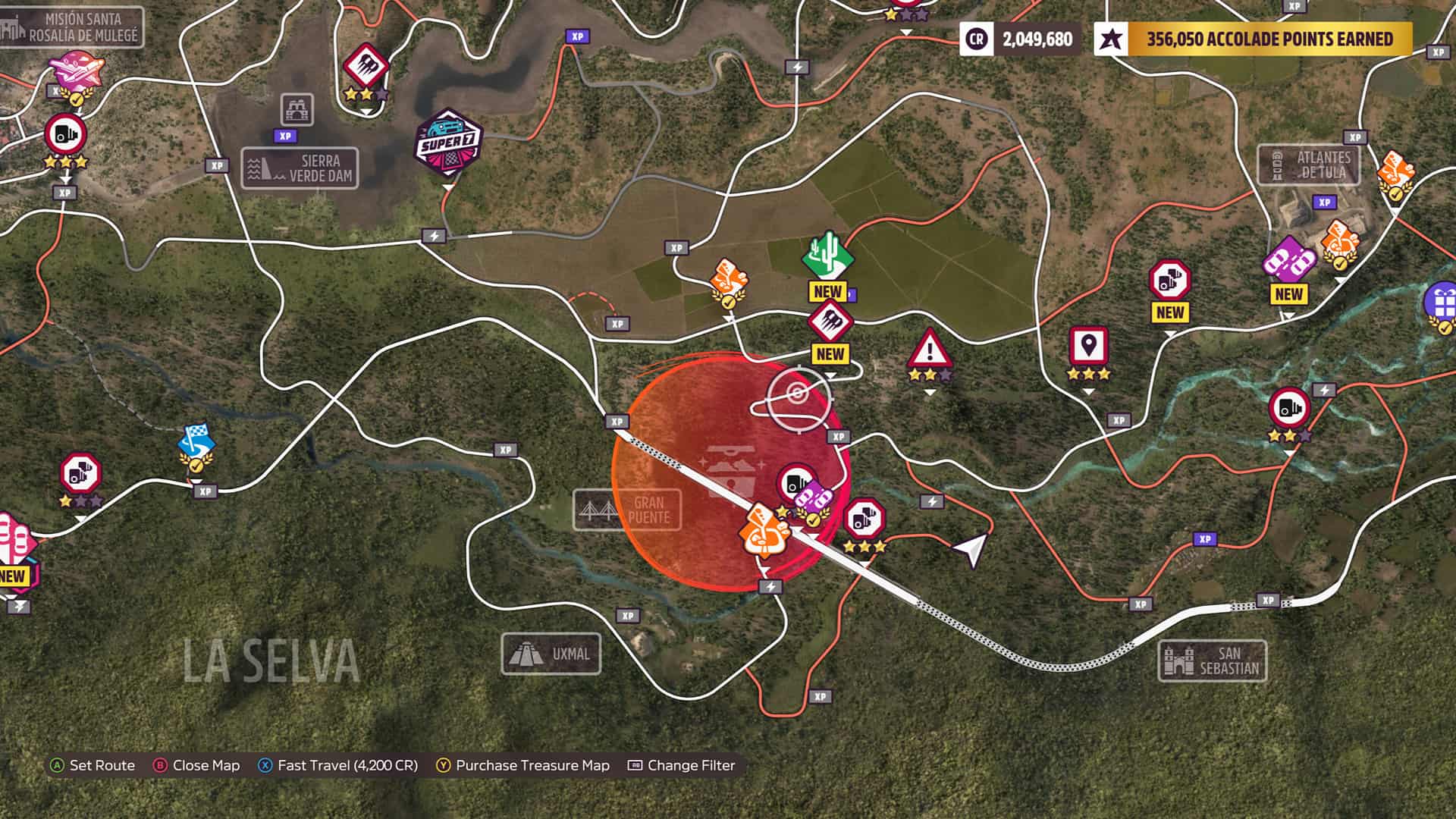The width and height of the screenshot is (1456, 819).
Task: Set Route using the A button prompt
Action: tap(91, 766)
